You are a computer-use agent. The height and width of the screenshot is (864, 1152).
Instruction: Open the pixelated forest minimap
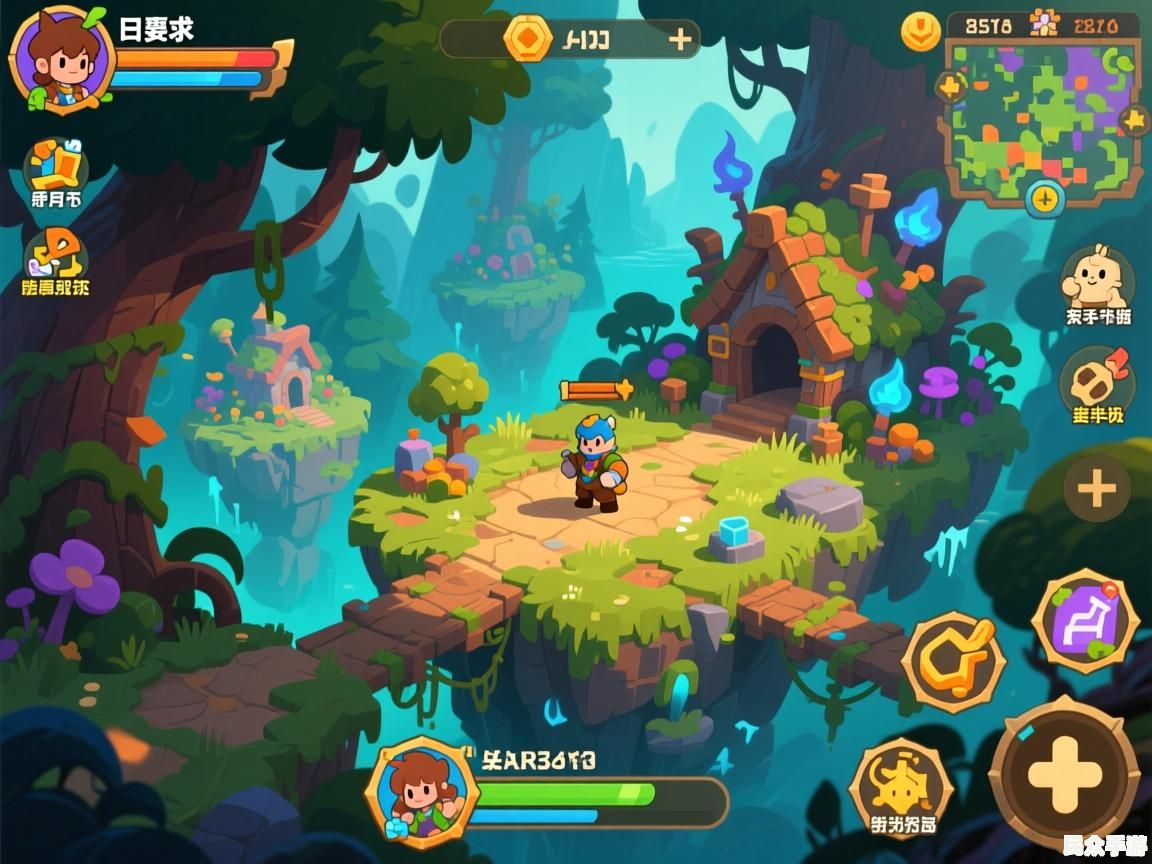[1041, 118]
